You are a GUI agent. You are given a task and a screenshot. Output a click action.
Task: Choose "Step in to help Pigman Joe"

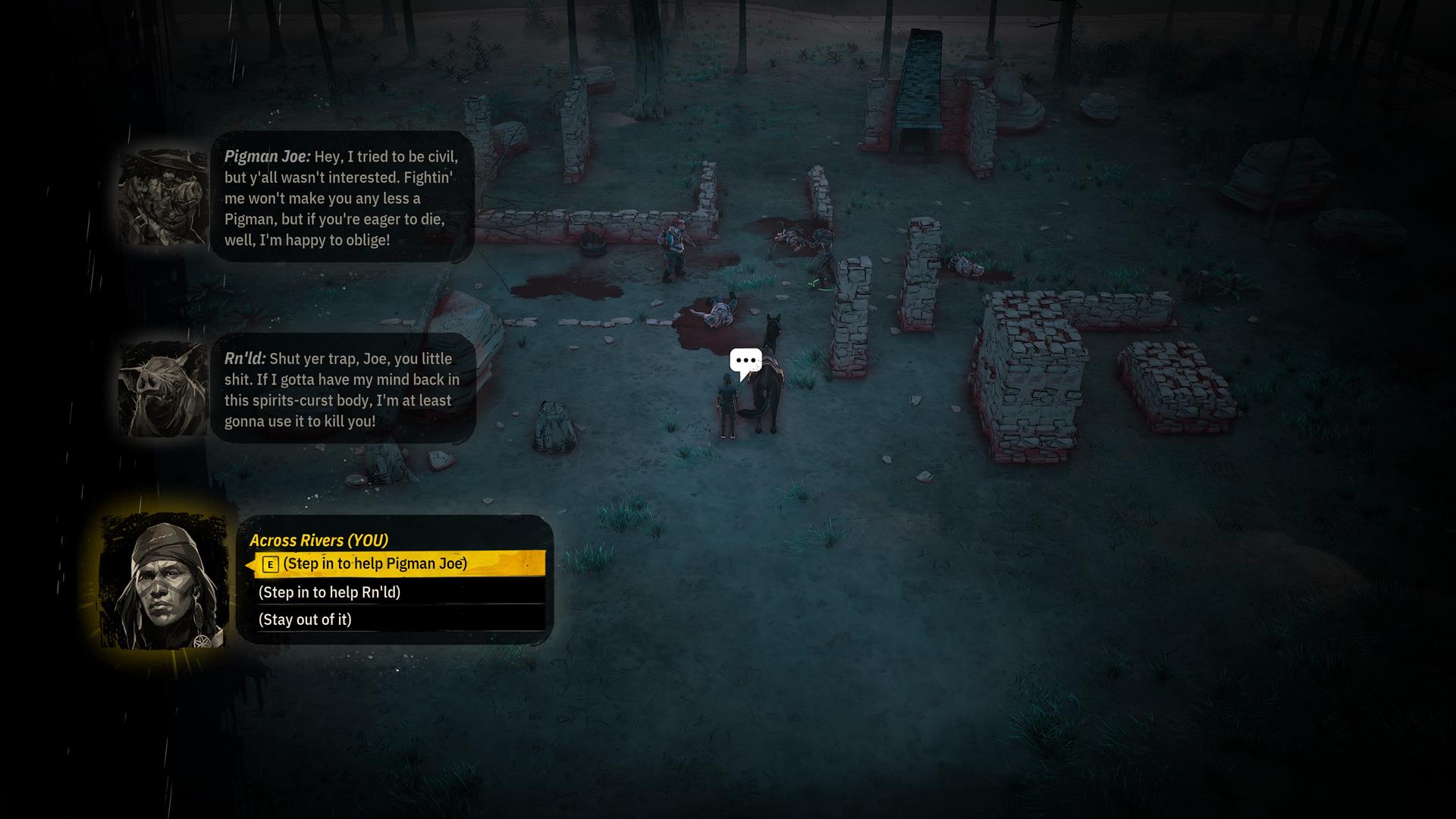[x=375, y=563]
